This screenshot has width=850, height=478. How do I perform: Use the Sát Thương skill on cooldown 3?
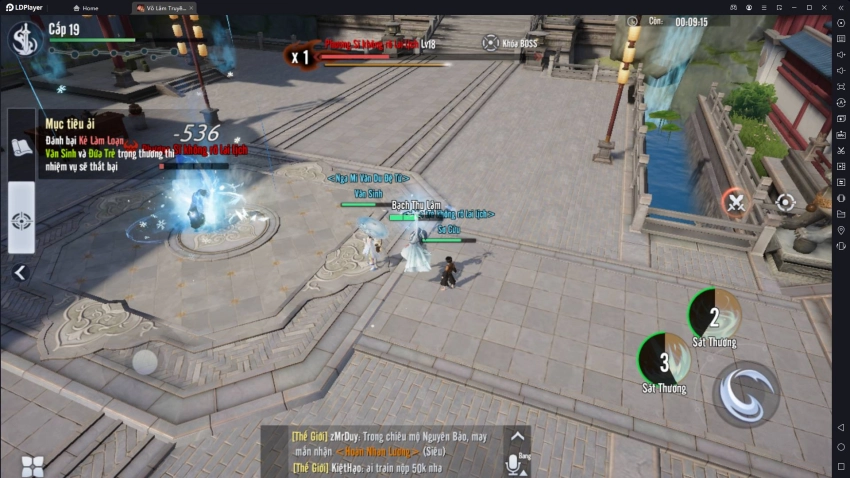click(x=664, y=358)
